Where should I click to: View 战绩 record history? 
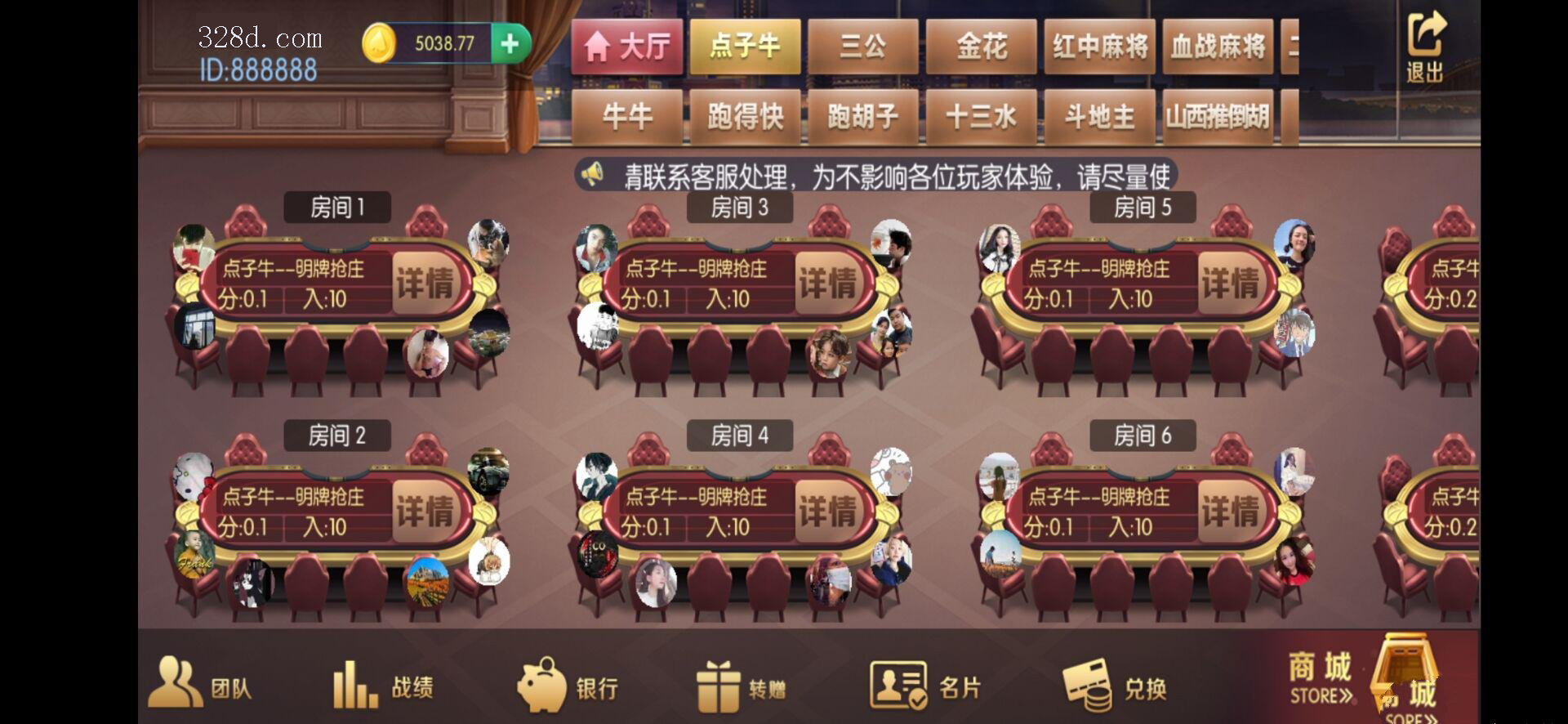pos(383,685)
